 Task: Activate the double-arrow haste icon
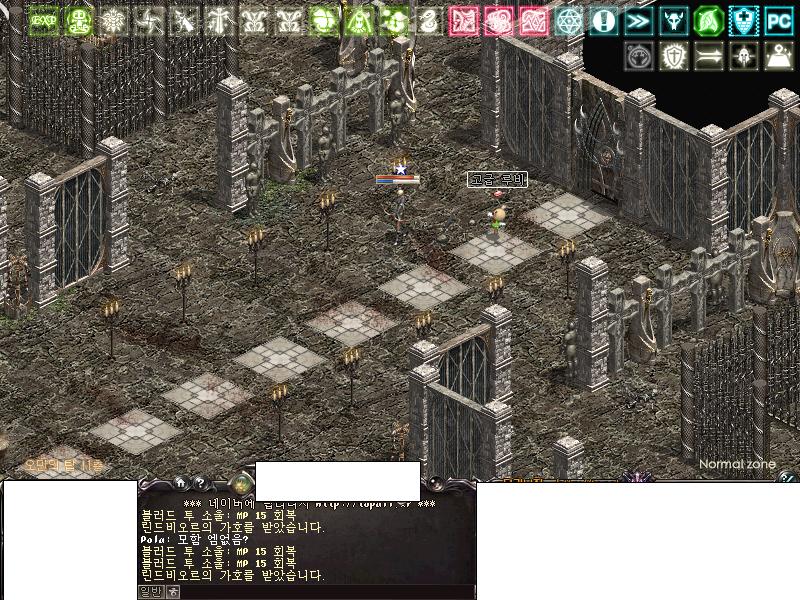click(x=638, y=20)
